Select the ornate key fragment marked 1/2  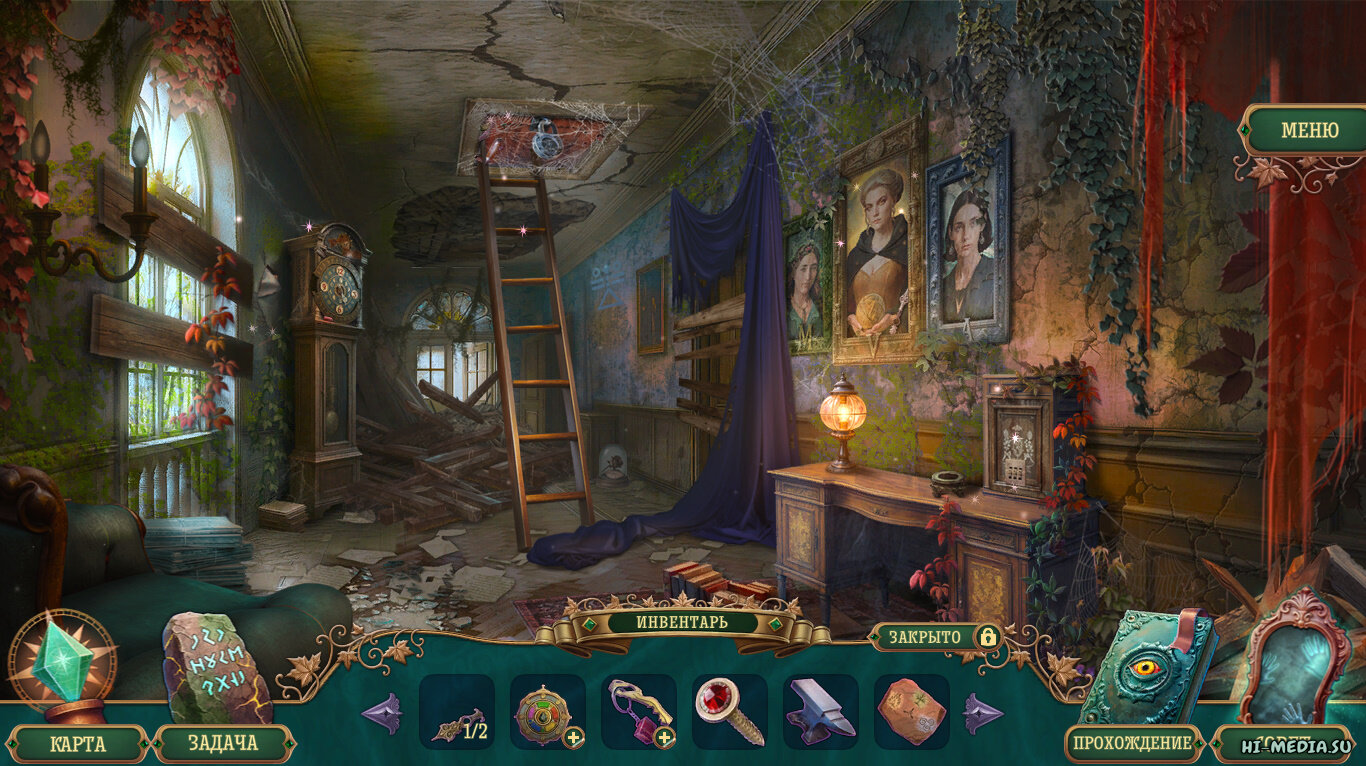pyautogui.click(x=457, y=712)
